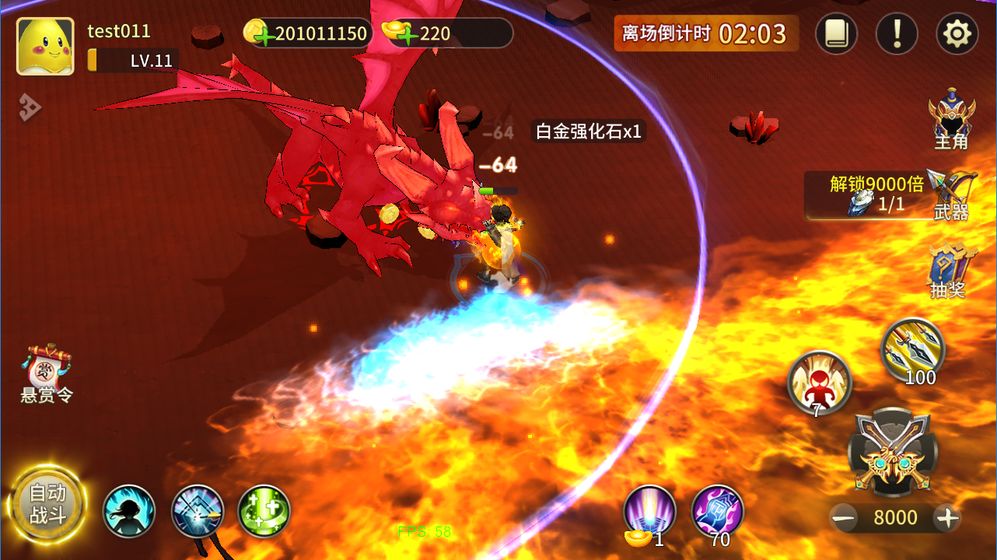
Task: Use the arrow volley skill costing 100
Action: point(913,350)
